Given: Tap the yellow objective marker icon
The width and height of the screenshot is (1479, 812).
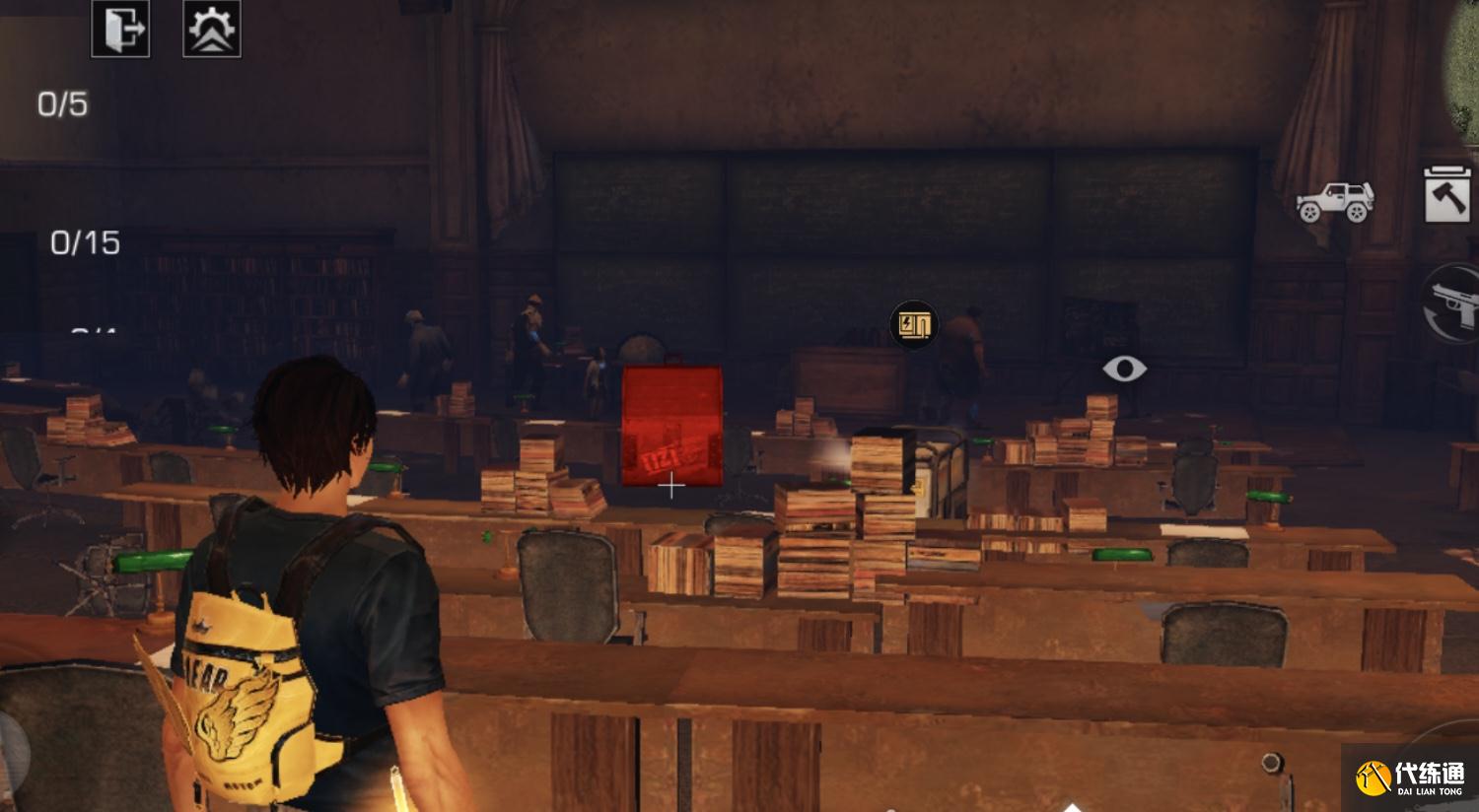Looking at the screenshot, I should click(913, 324).
